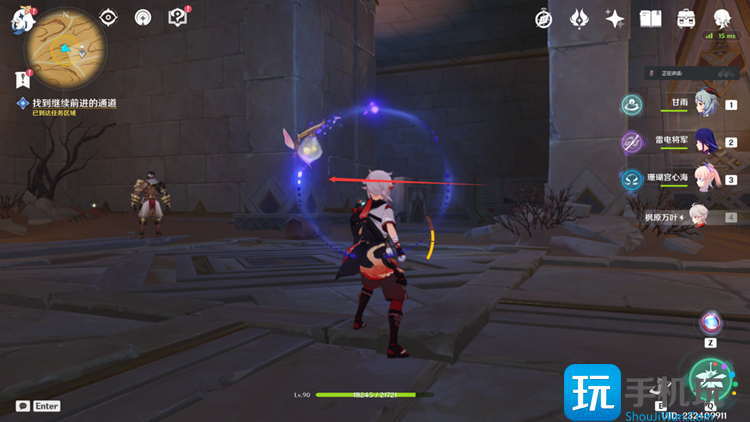Switch to party member 珊瑚宫心海
Image resolution: width=750 pixels, height=422 pixels.
pos(706,179)
